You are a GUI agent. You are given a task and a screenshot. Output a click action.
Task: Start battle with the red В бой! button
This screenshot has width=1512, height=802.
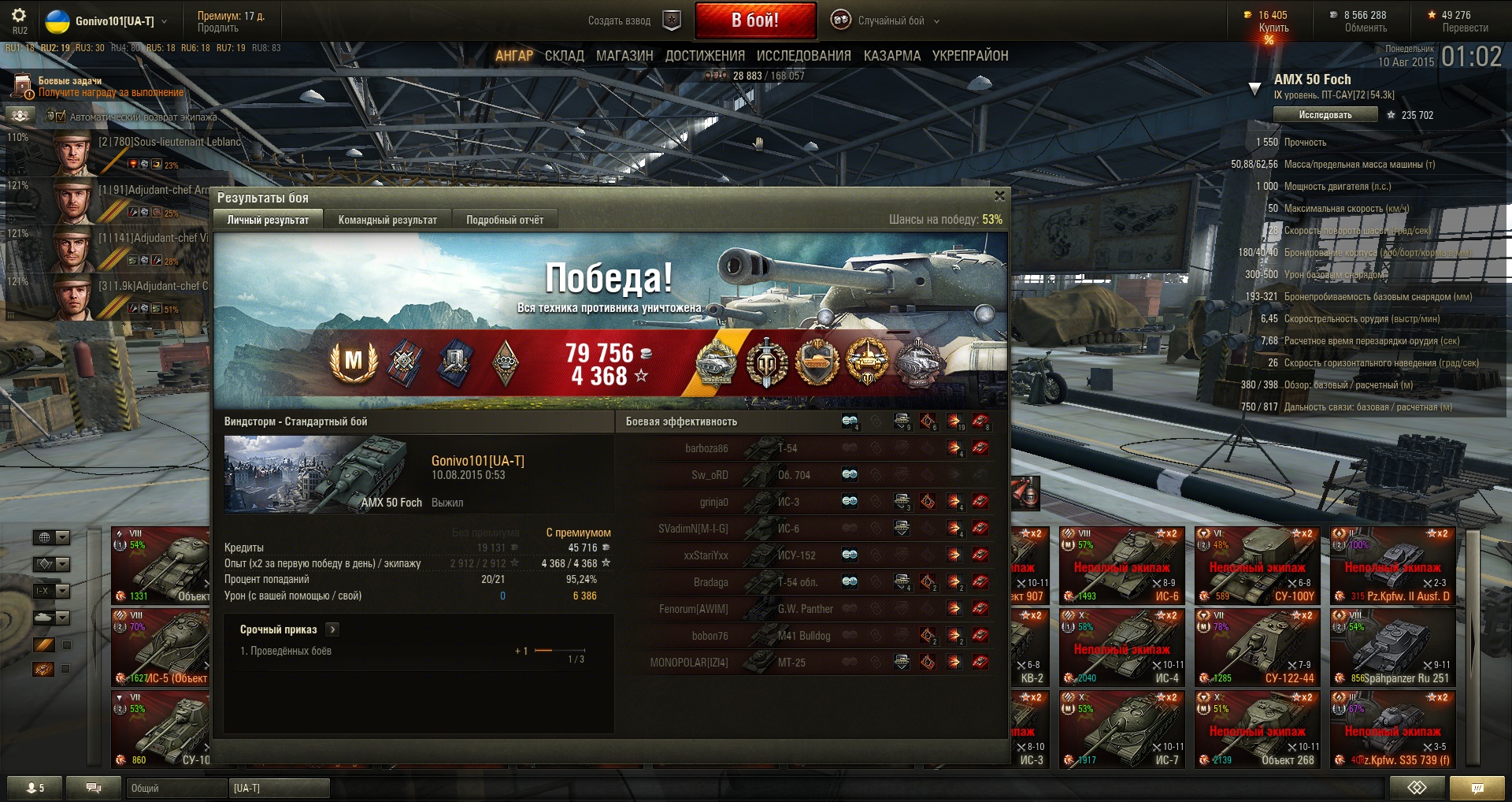tap(754, 20)
